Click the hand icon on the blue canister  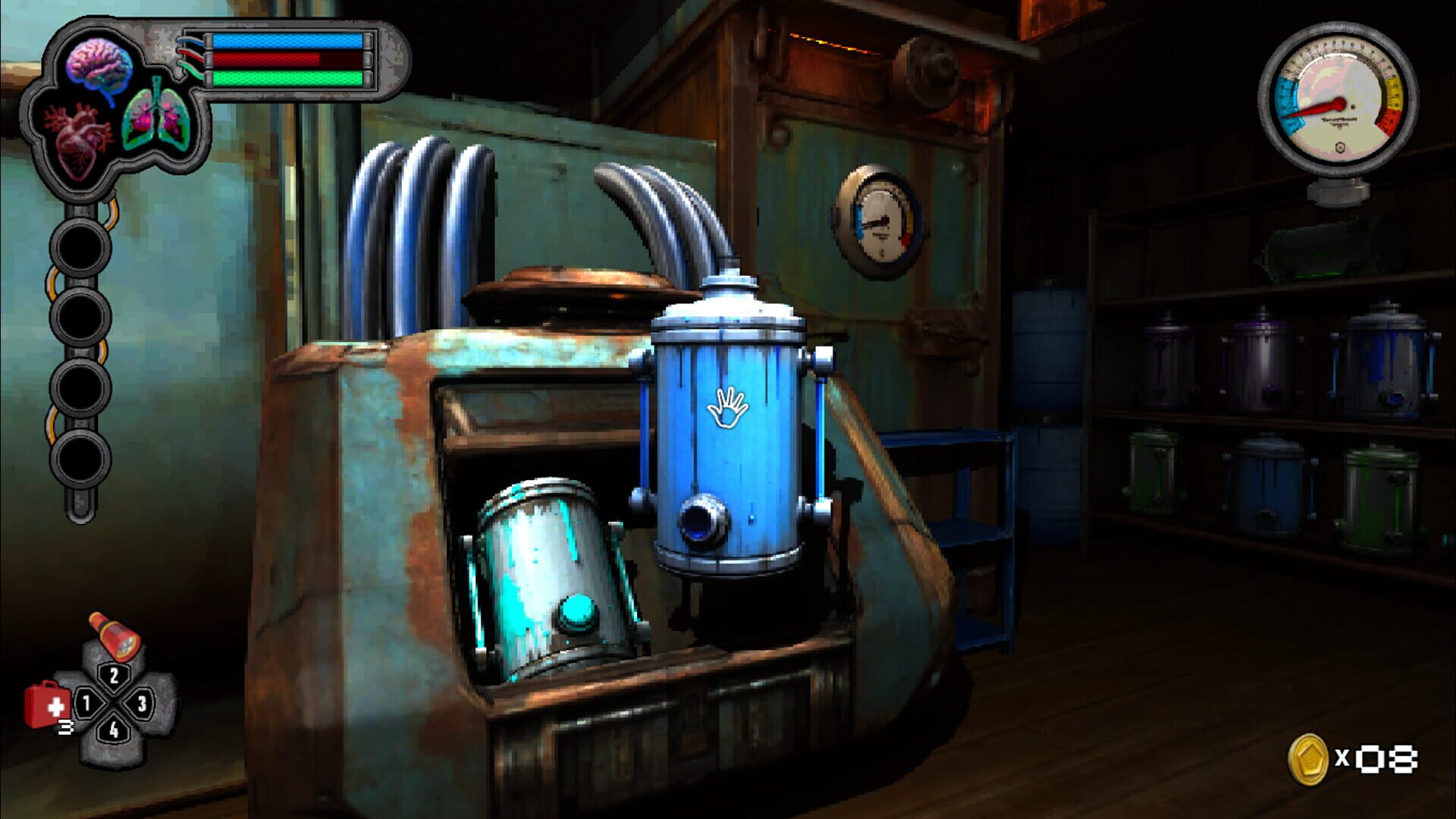[x=729, y=407]
